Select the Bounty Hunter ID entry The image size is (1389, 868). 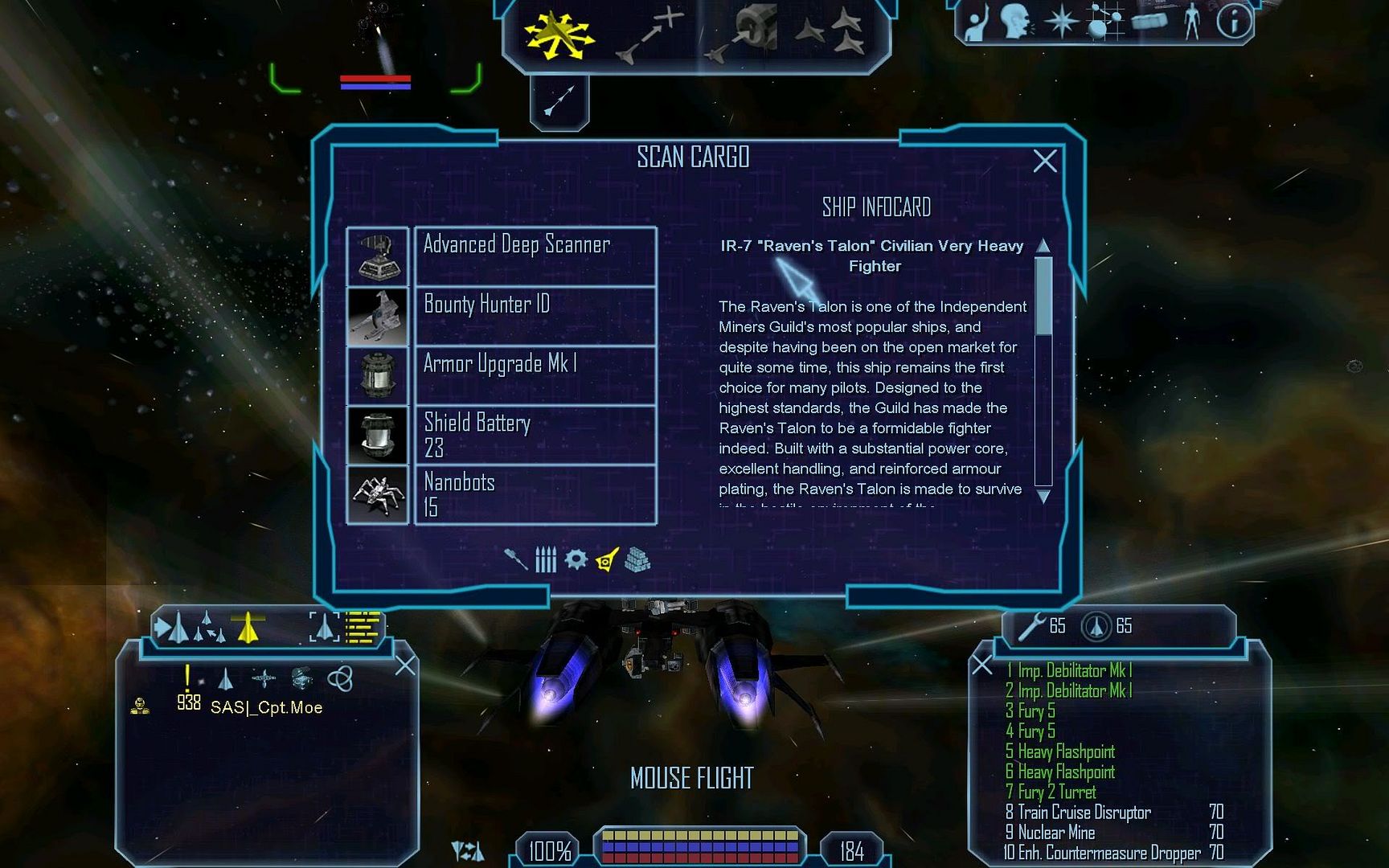pos(535,316)
